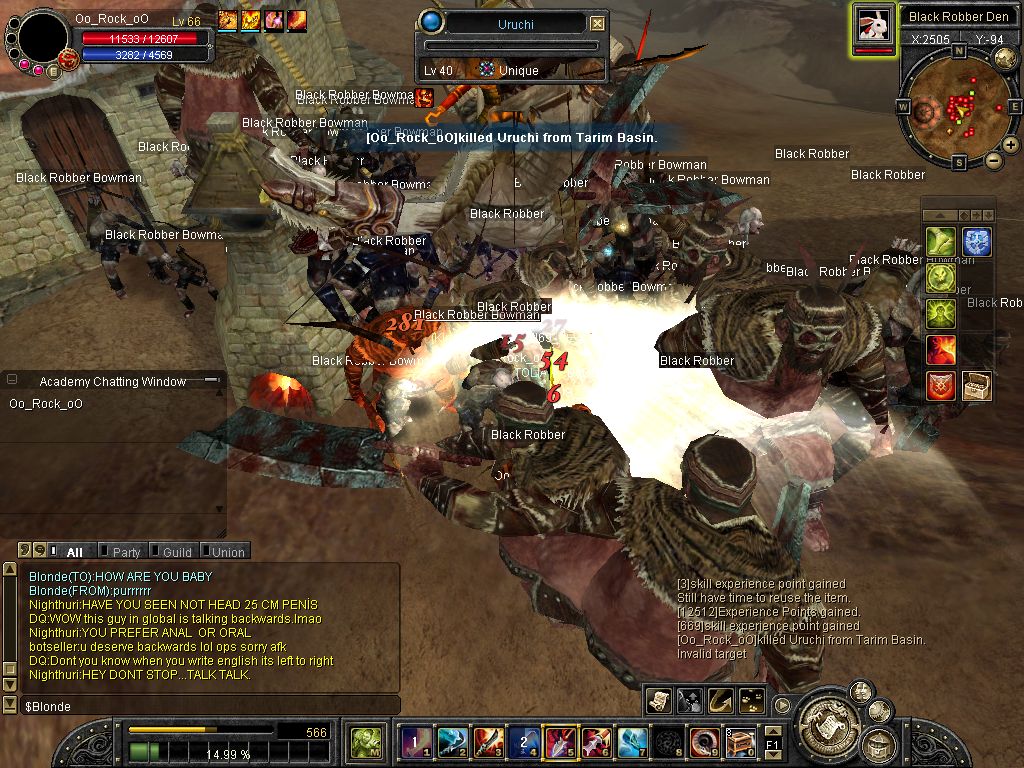Activate the blue shield buff icon
Image resolution: width=1024 pixels, height=768 pixels.
977,242
